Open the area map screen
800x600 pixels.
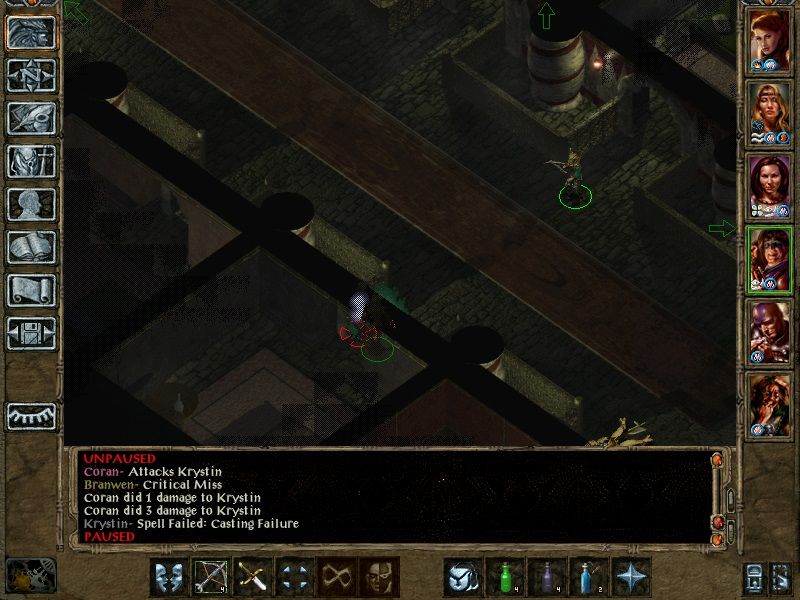pos(31,75)
